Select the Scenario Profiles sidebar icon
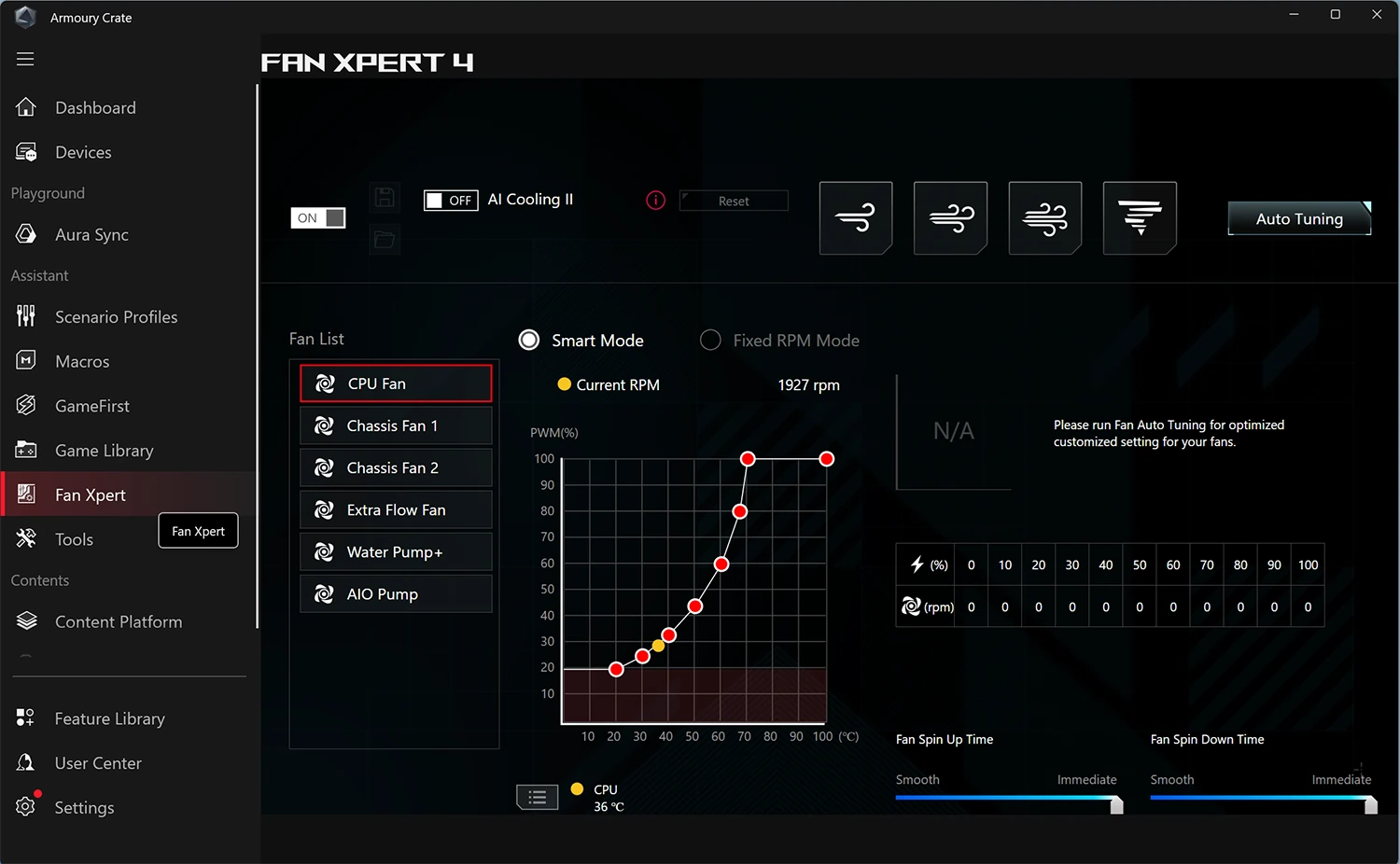Image resolution: width=1400 pixels, height=864 pixels. click(x=25, y=316)
